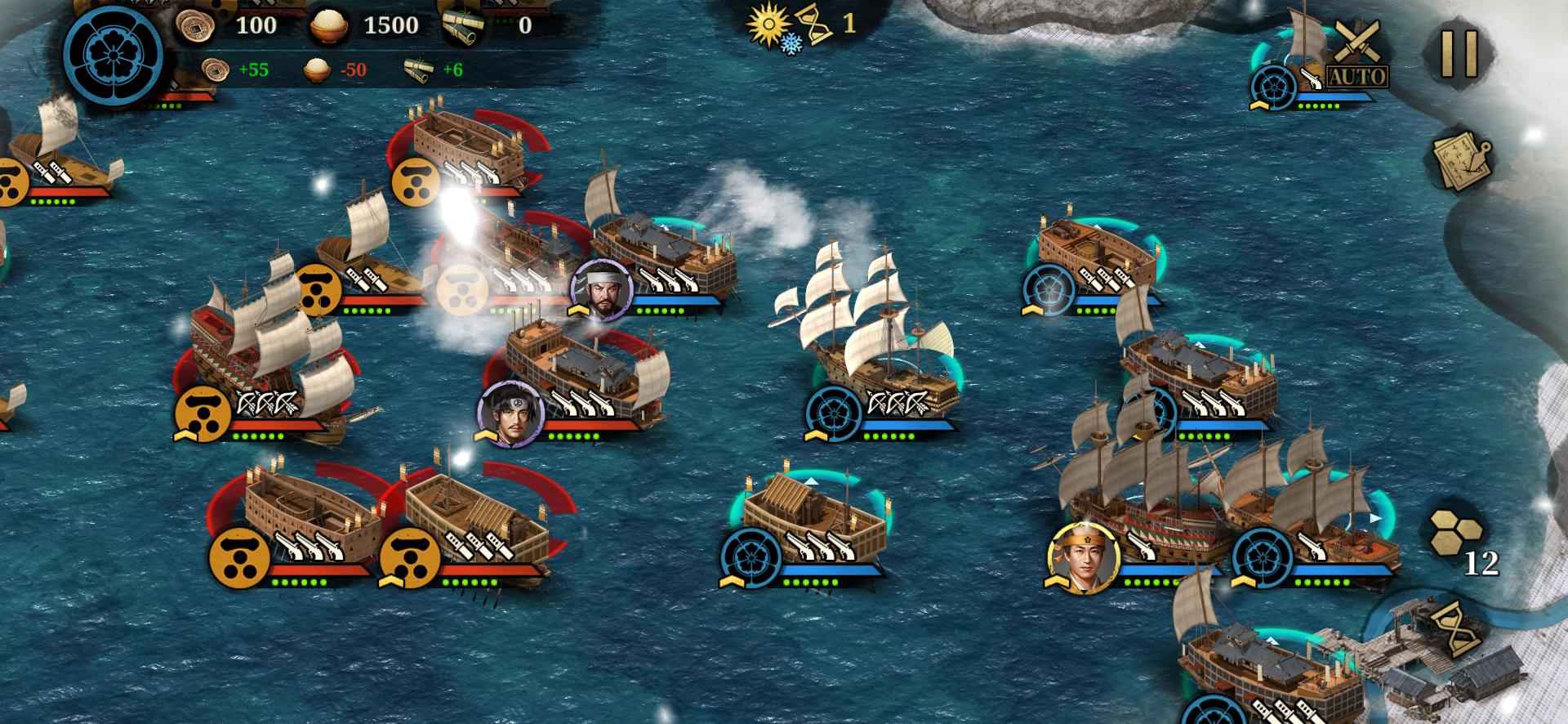The width and height of the screenshot is (1568, 724).
Task: Toggle the crossed swords auto-combat icon
Action: [x=1357, y=39]
